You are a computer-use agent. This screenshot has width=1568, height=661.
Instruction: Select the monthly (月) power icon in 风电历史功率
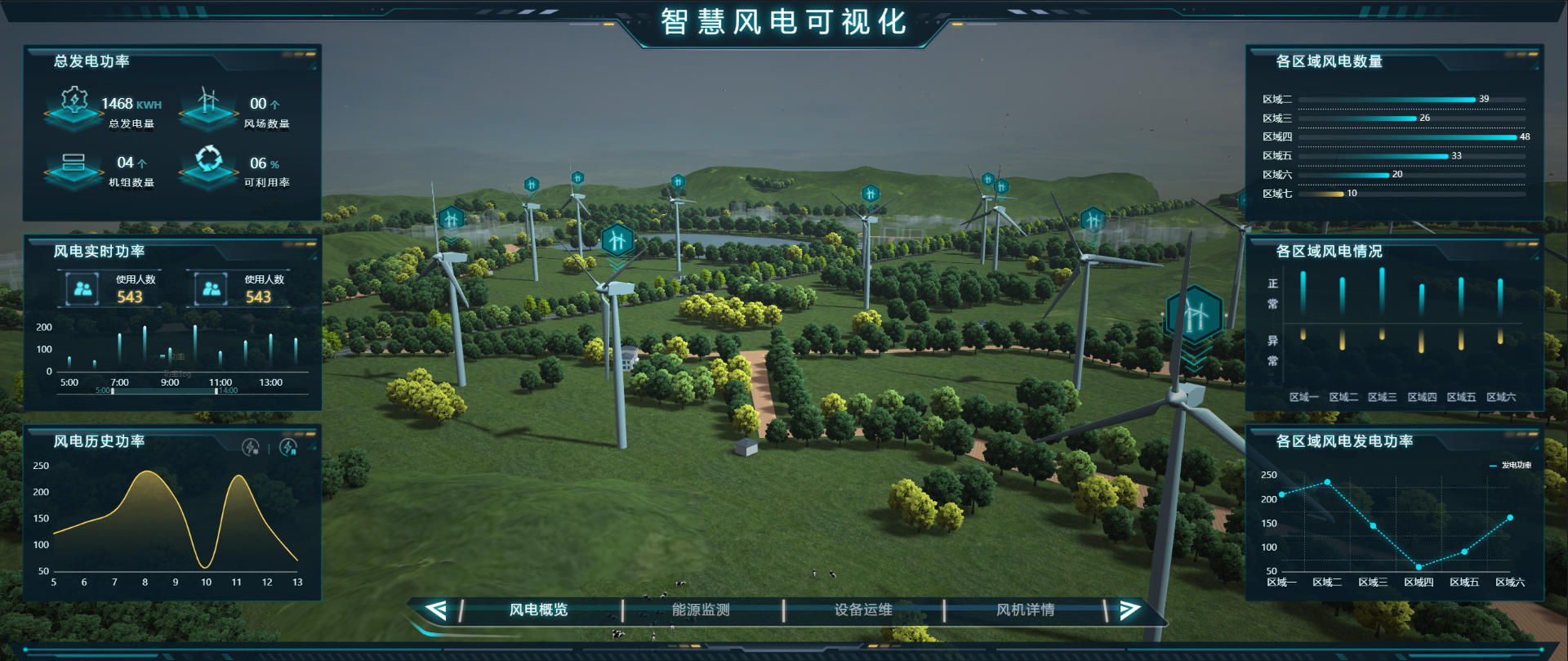[x=287, y=446]
